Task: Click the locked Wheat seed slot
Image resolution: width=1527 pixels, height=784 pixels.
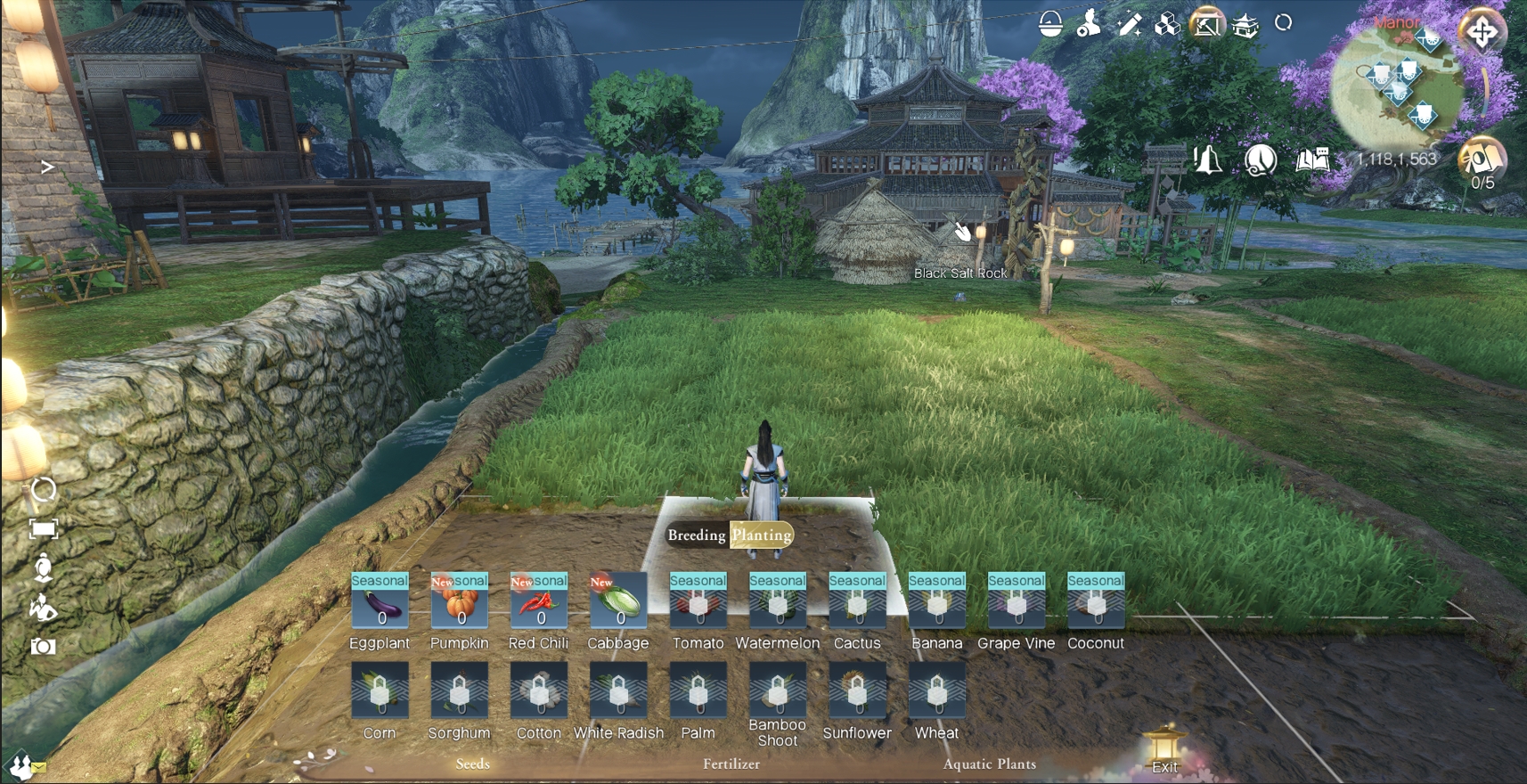Action: coord(936,690)
